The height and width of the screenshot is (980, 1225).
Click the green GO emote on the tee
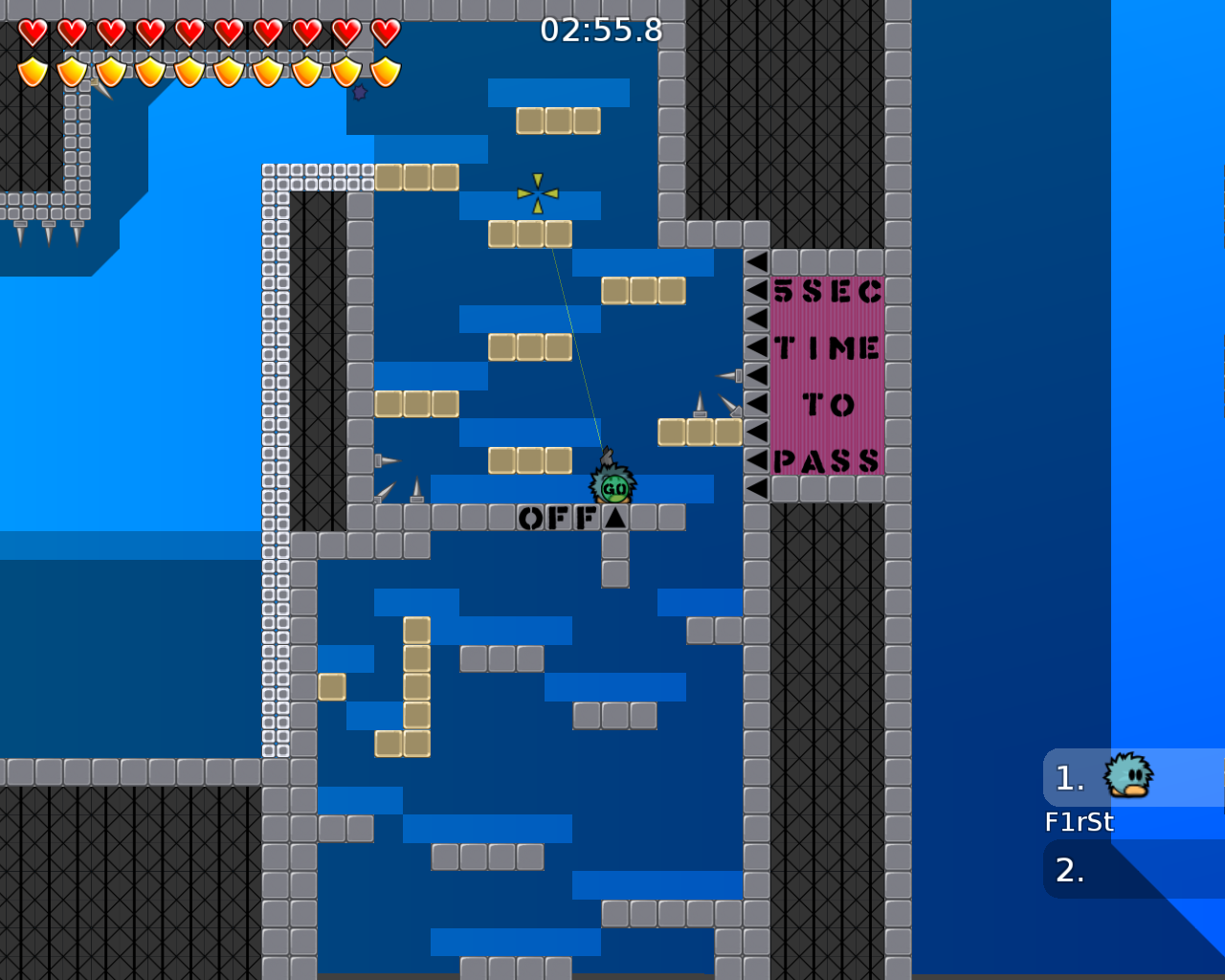coord(613,488)
